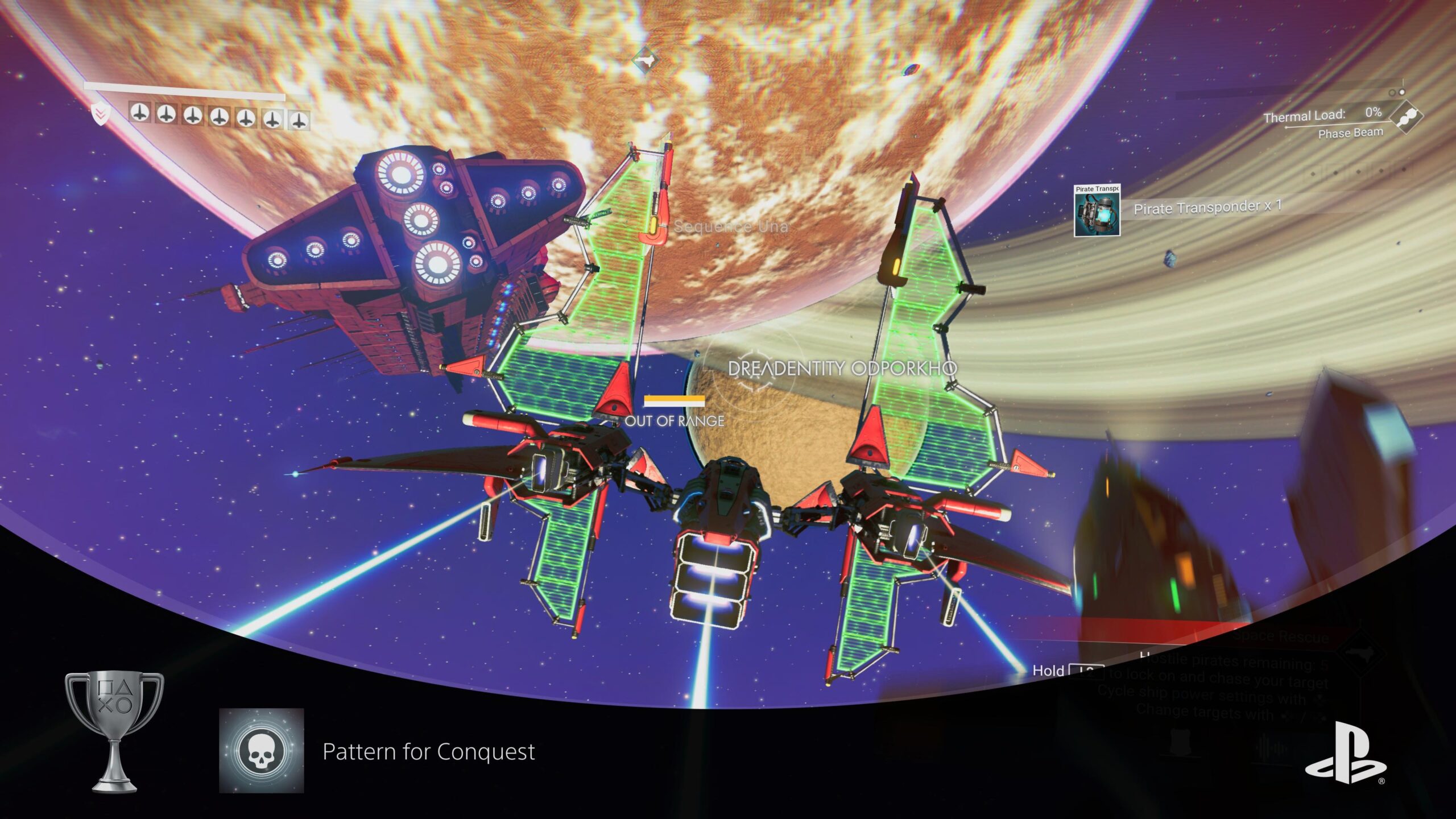Image resolution: width=1456 pixels, height=819 pixels.
Task: Click the diamond starship marker above the planet
Action: [645, 60]
